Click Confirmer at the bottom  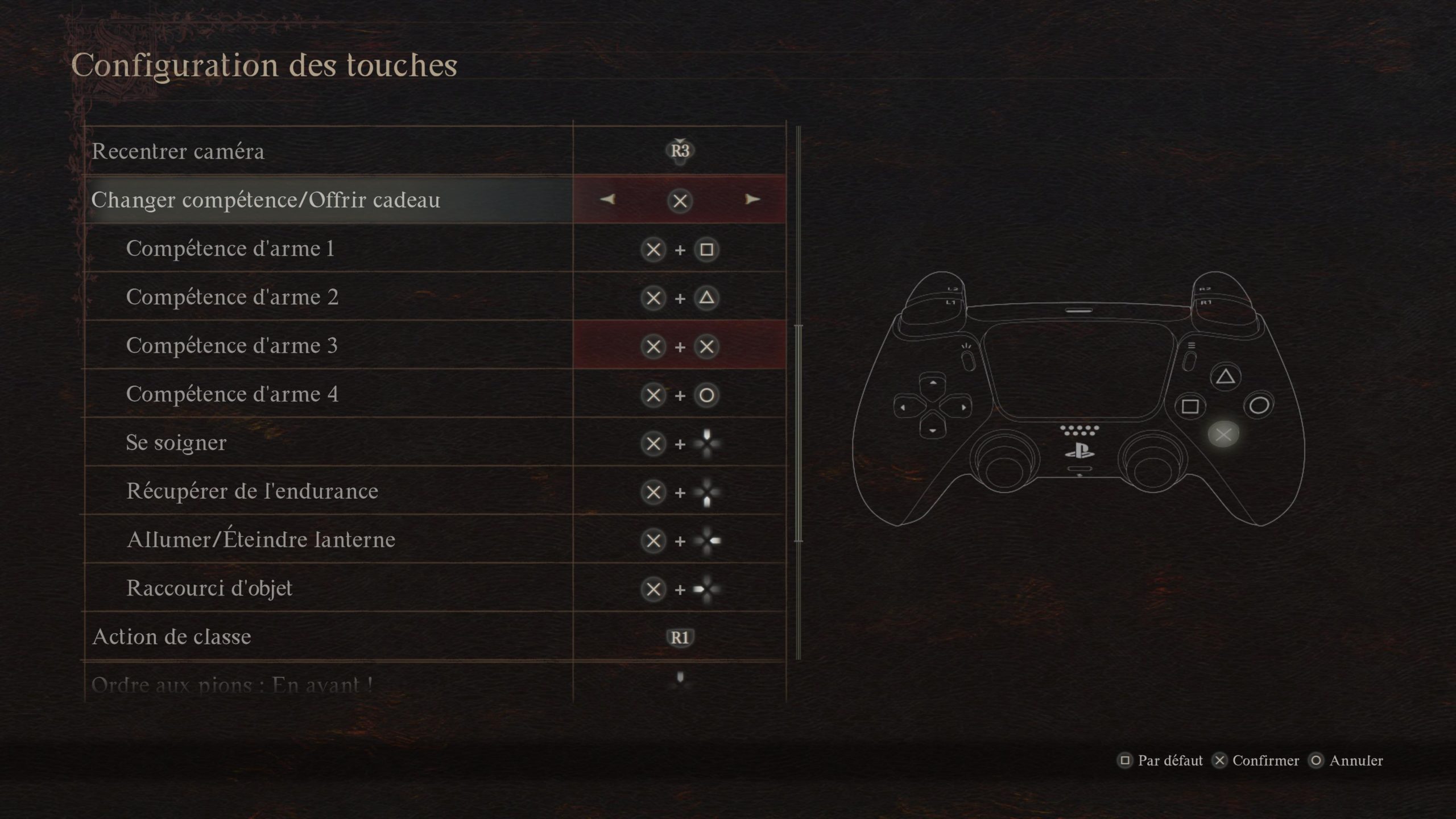point(1256,760)
